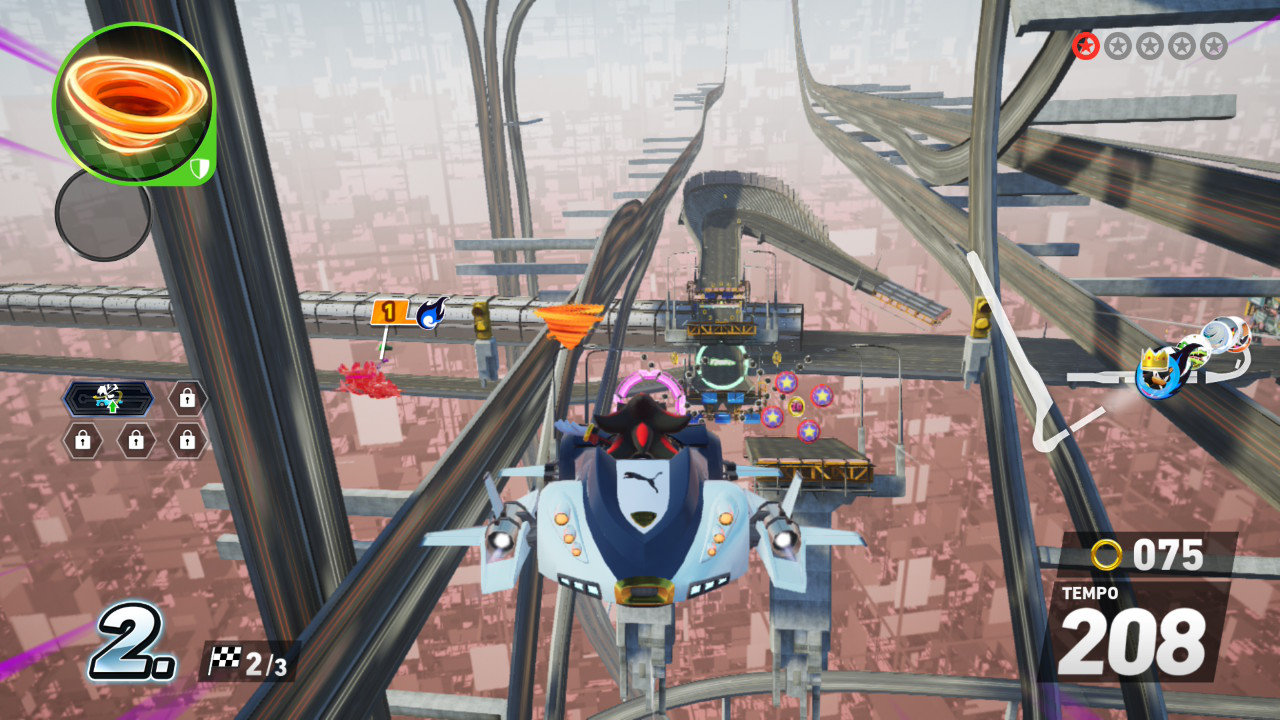The image size is (1280, 720).
Task: Select the red filled star indicator
Action: tap(1085, 45)
